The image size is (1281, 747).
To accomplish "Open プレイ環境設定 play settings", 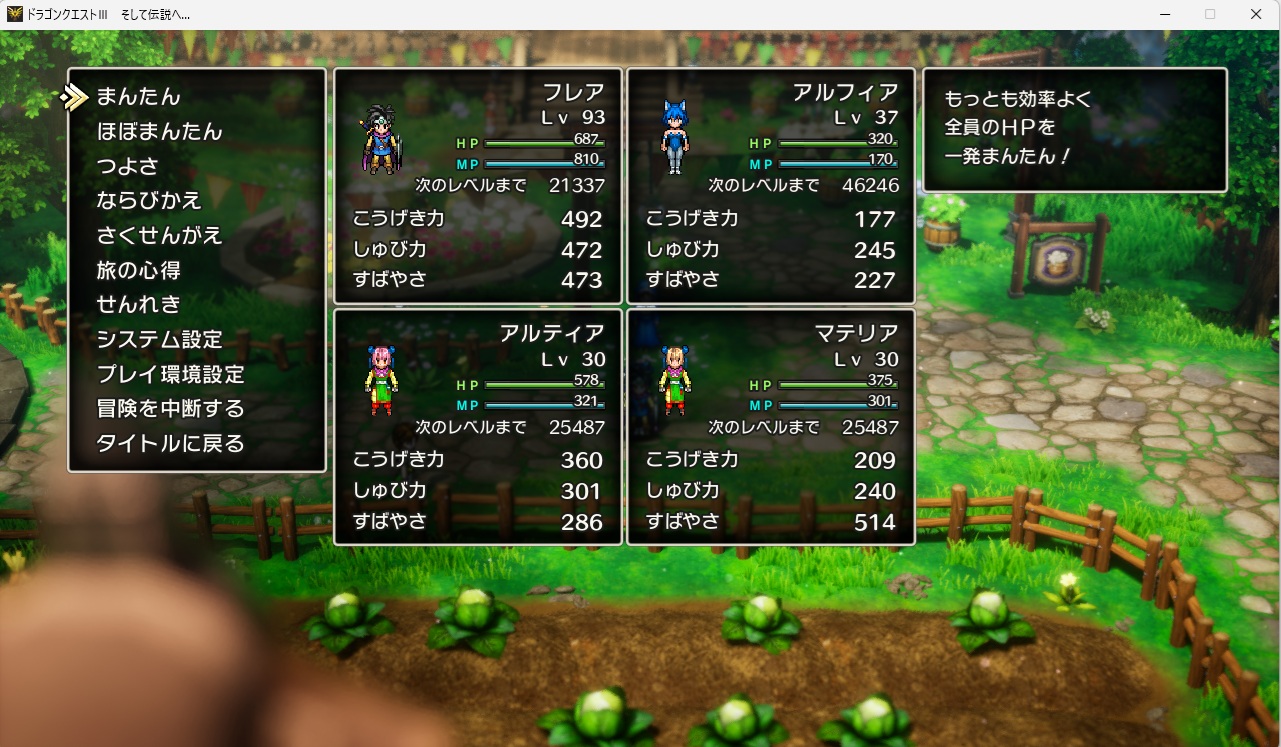I will pyautogui.click(x=170, y=375).
